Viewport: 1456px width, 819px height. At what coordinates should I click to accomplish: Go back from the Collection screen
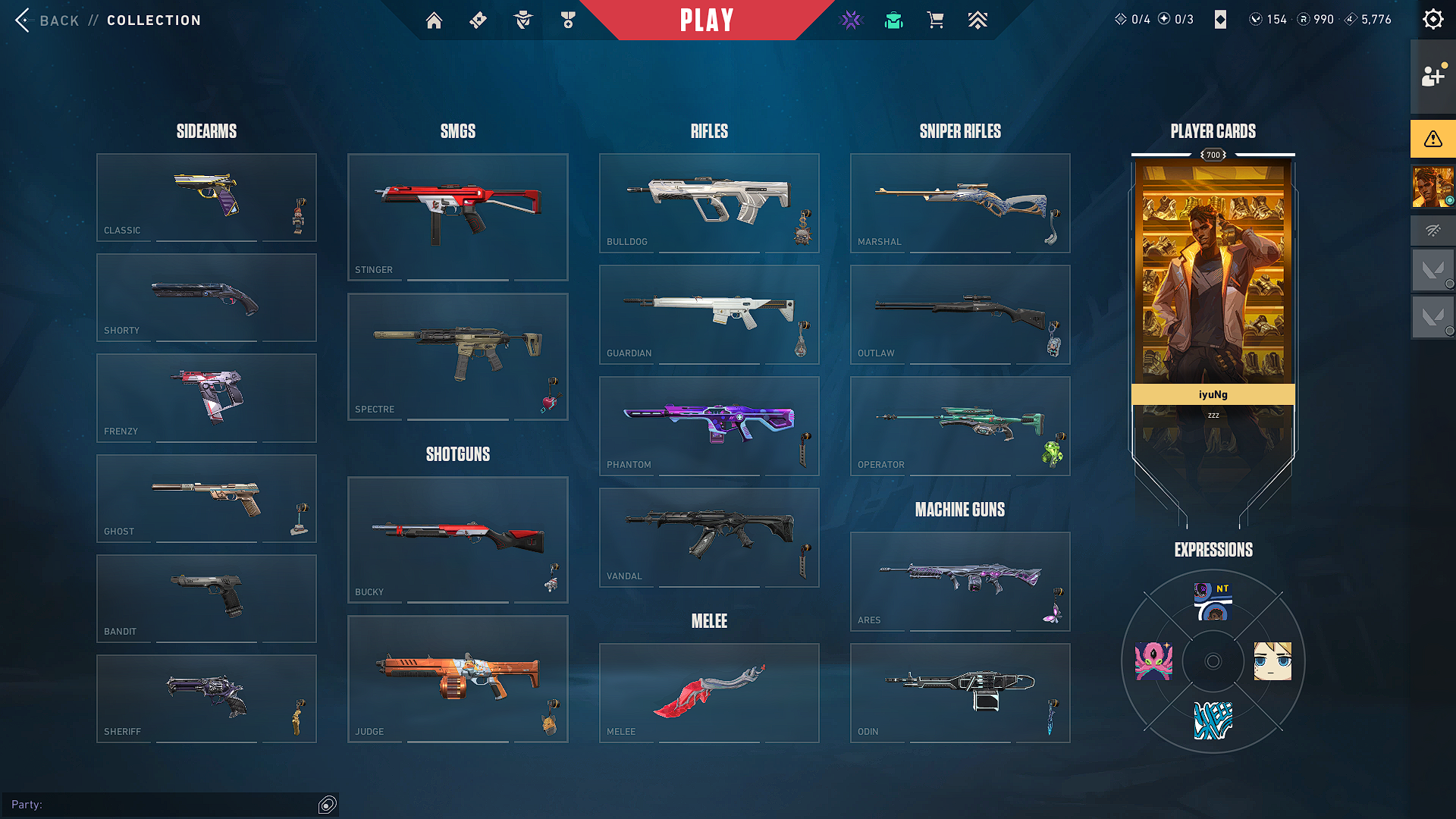pyautogui.click(x=47, y=20)
